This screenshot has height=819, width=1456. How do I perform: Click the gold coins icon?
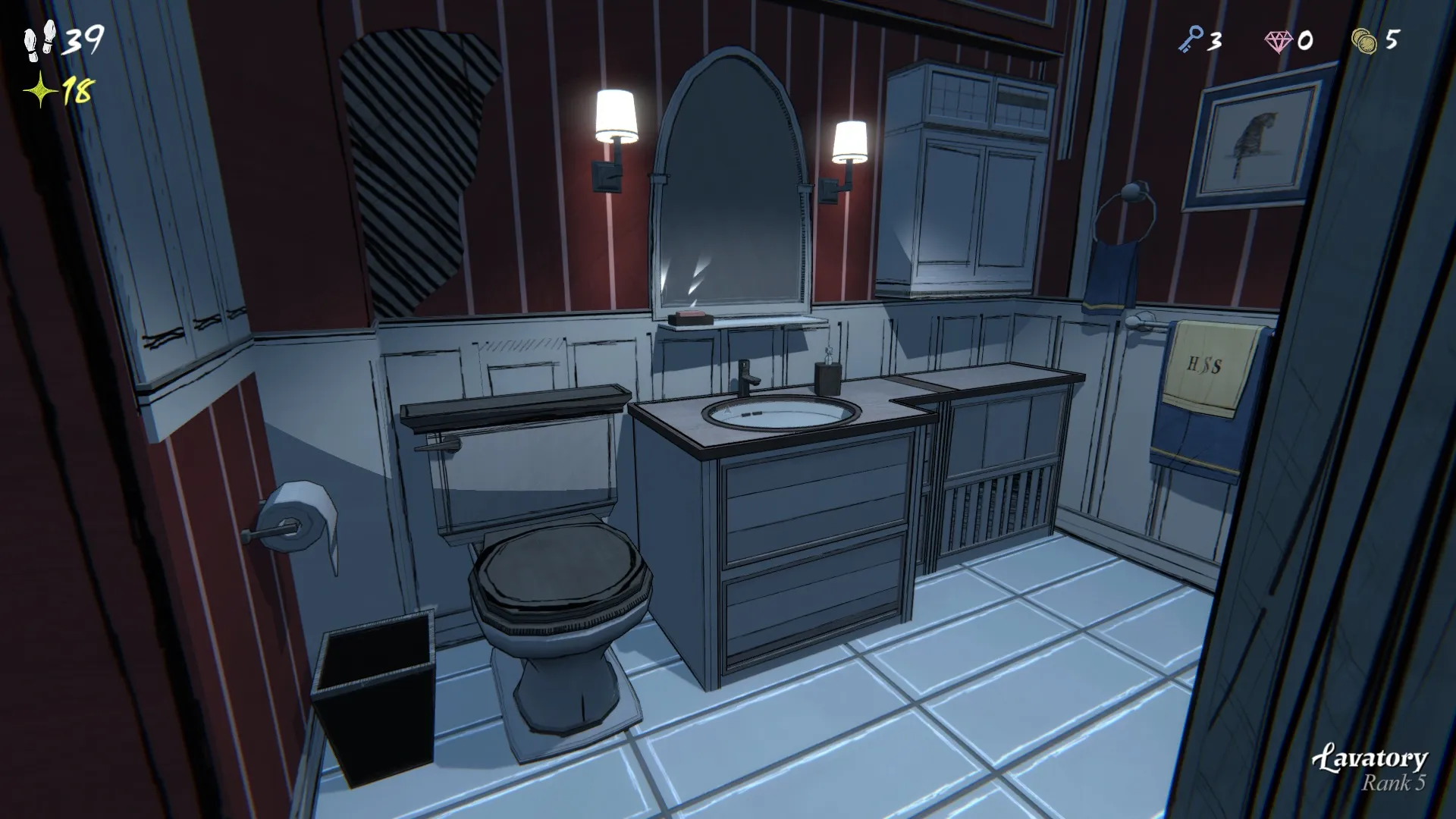tap(1364, 40)
